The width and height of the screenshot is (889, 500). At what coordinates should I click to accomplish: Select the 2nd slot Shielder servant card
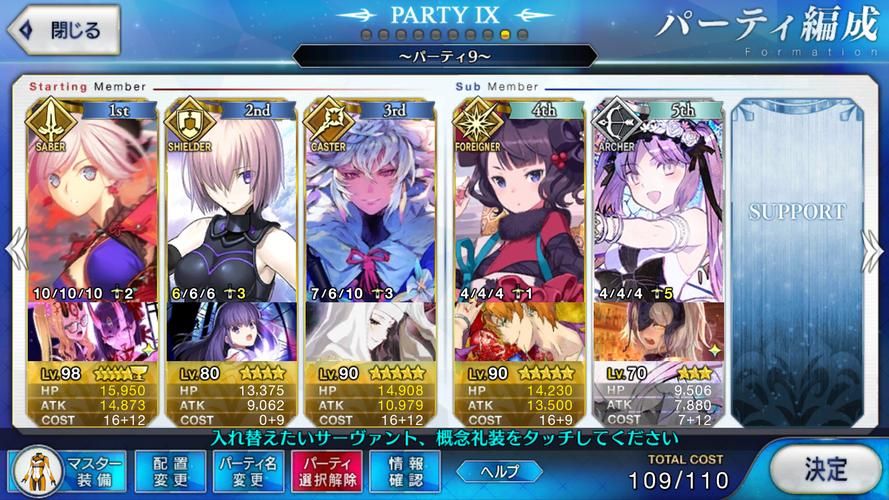pos(229,200)
